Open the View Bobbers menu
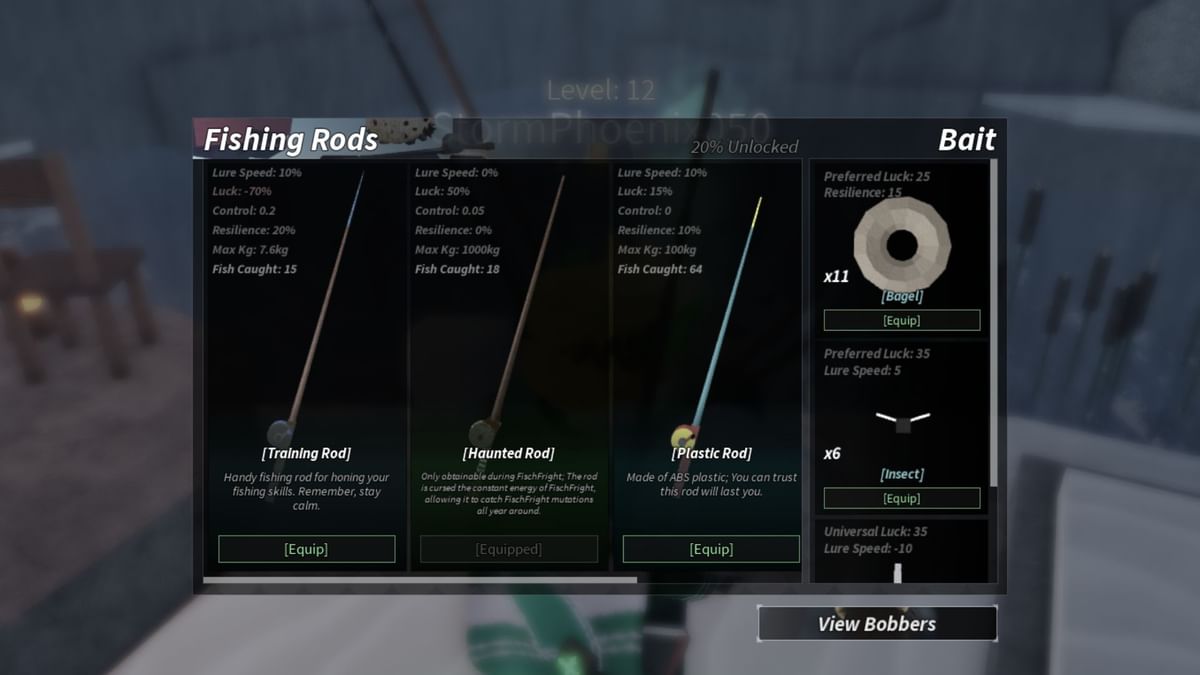Screen dimensions: 1200x675 coord(877,624)
